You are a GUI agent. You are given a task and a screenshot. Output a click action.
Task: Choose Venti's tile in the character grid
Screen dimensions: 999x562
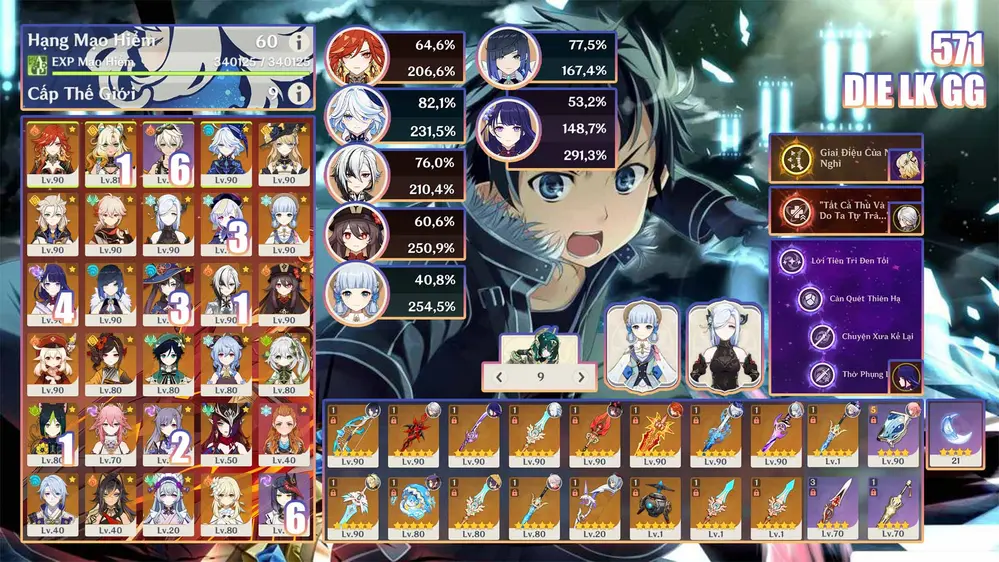[167, 362]
